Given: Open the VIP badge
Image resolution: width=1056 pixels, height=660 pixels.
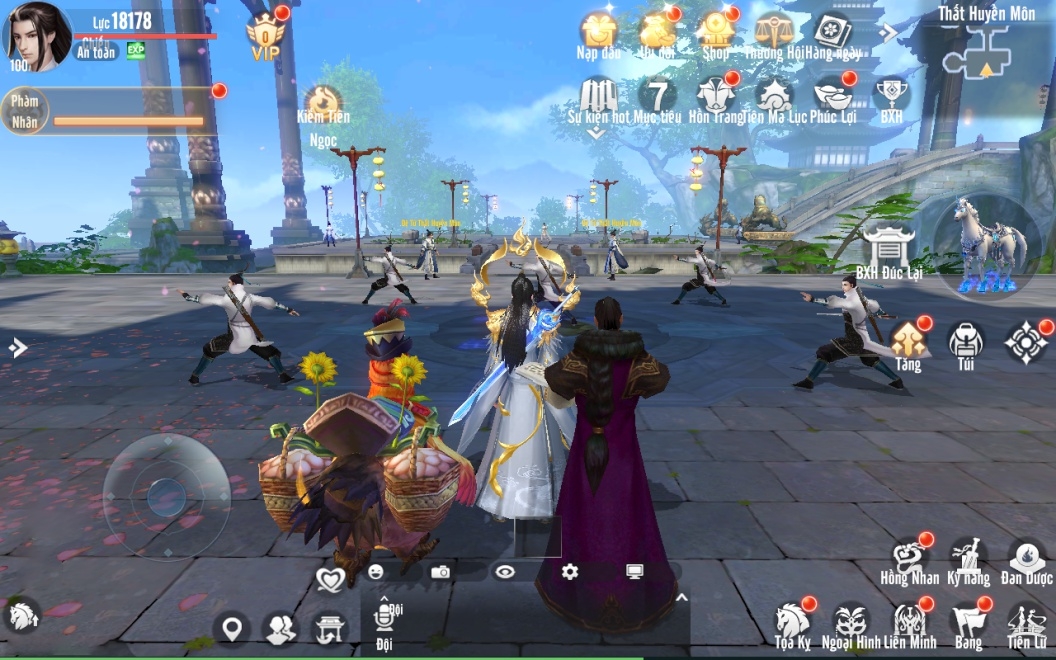Looking at the screenshot, I should point(265,36).
